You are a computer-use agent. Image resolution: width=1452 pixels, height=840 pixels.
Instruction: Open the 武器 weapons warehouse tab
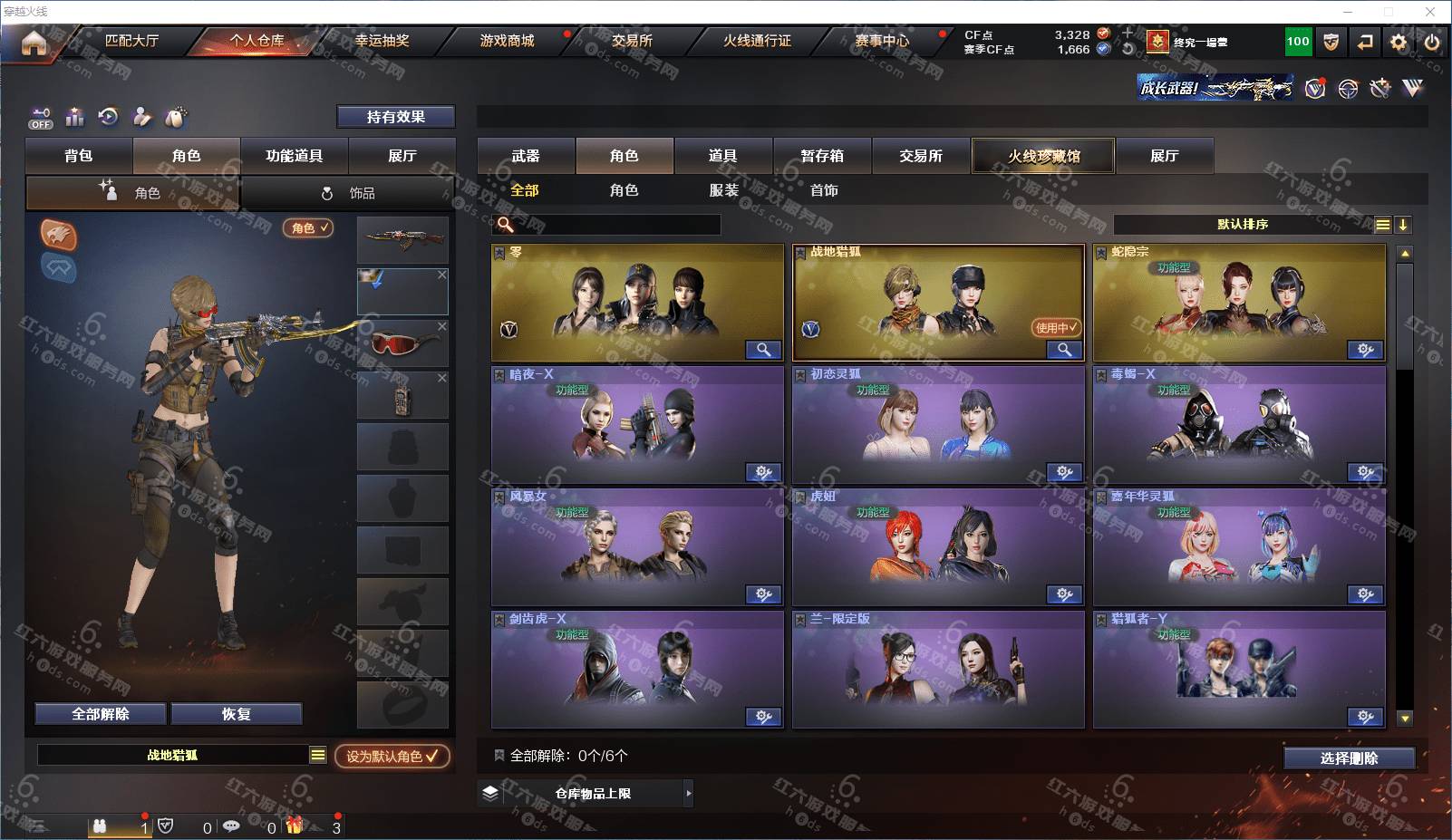(x=526, y=156)
